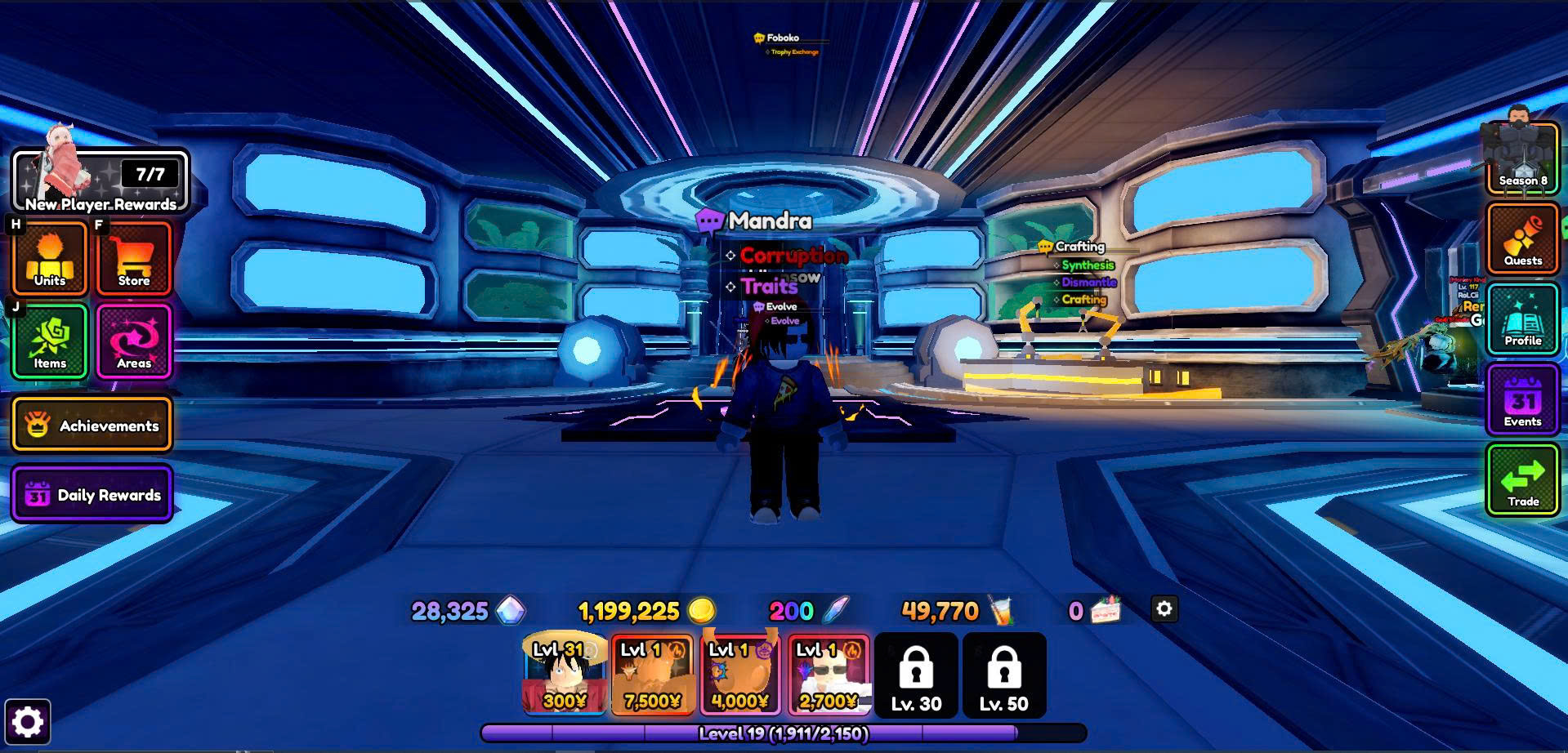The height and width of the screenshot is (753, 1568).
Task: Check the Quests menu
Action: pos(1522,238)
